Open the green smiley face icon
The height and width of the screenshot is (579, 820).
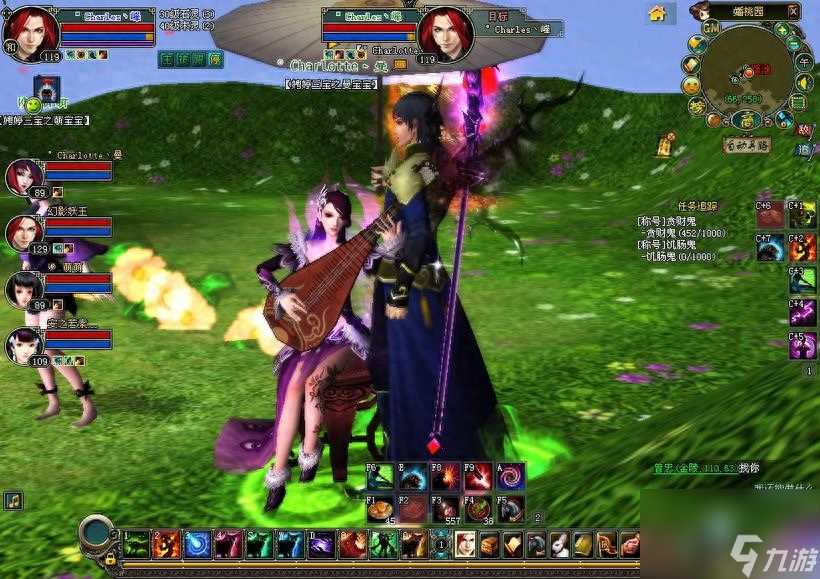click(32, 103)
